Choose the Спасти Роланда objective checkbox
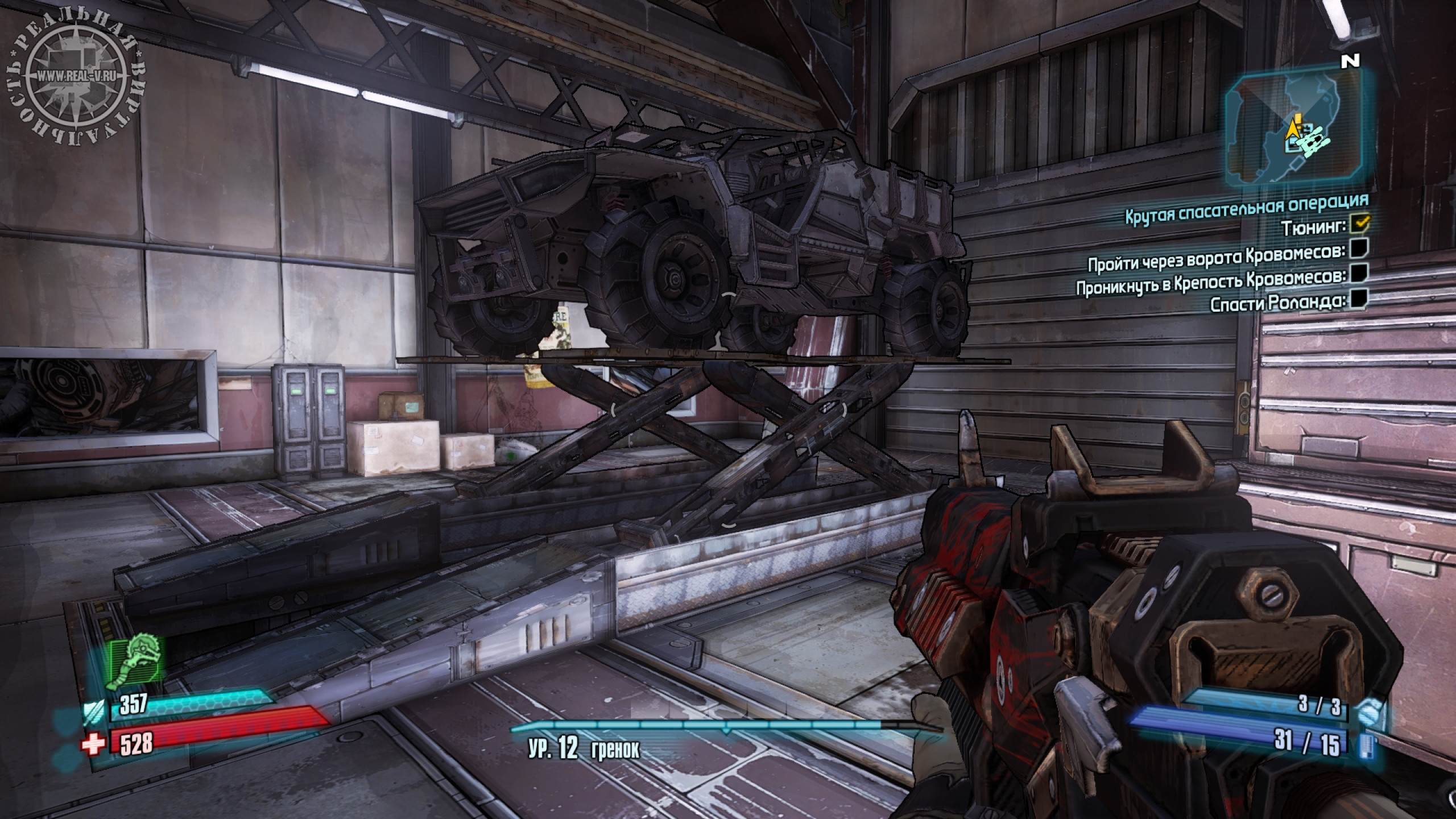Viewport: 1456px width, 819px height. 1359,298
